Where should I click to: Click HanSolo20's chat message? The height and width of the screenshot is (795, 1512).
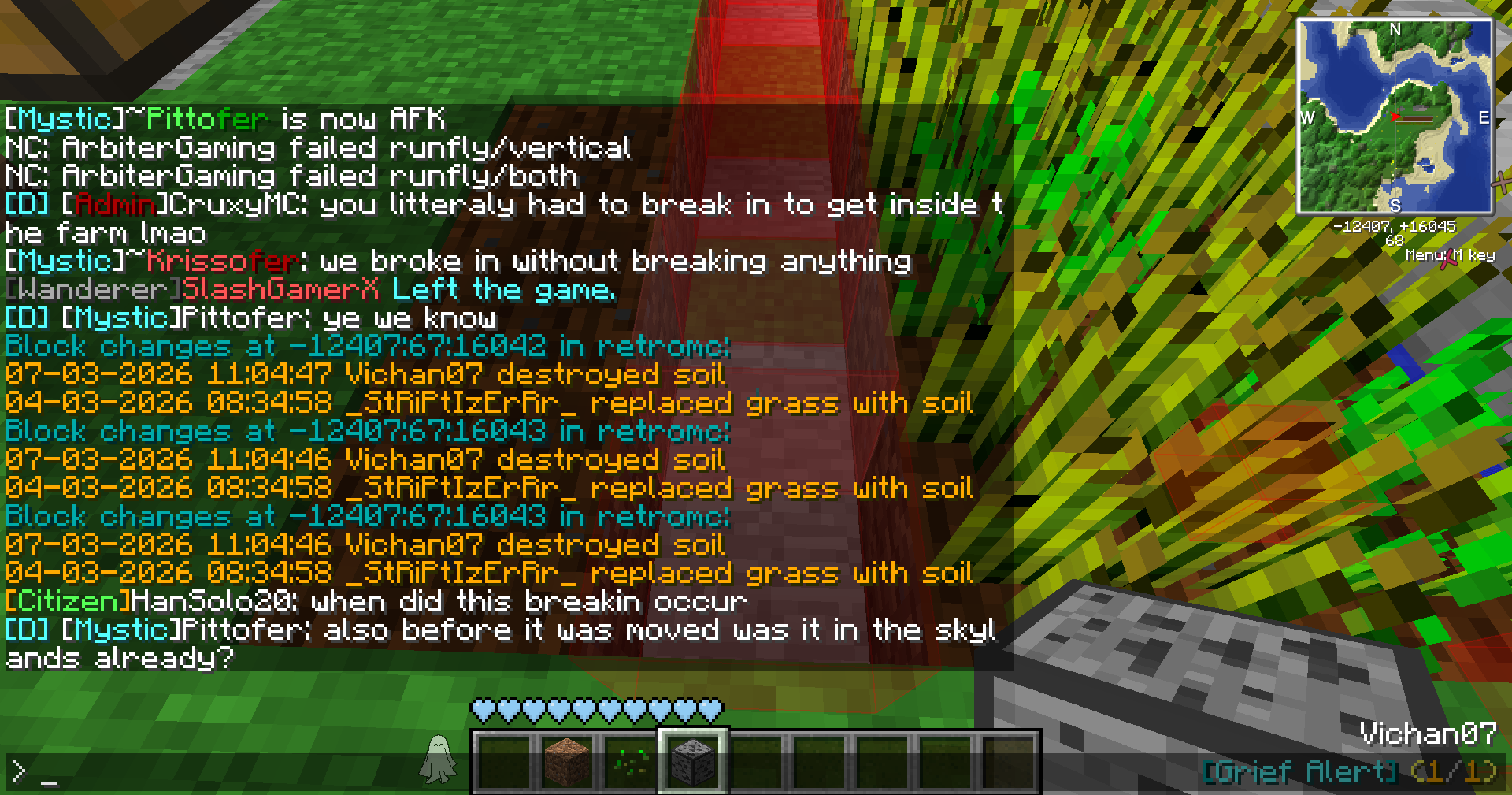click(x=376, y=602)
